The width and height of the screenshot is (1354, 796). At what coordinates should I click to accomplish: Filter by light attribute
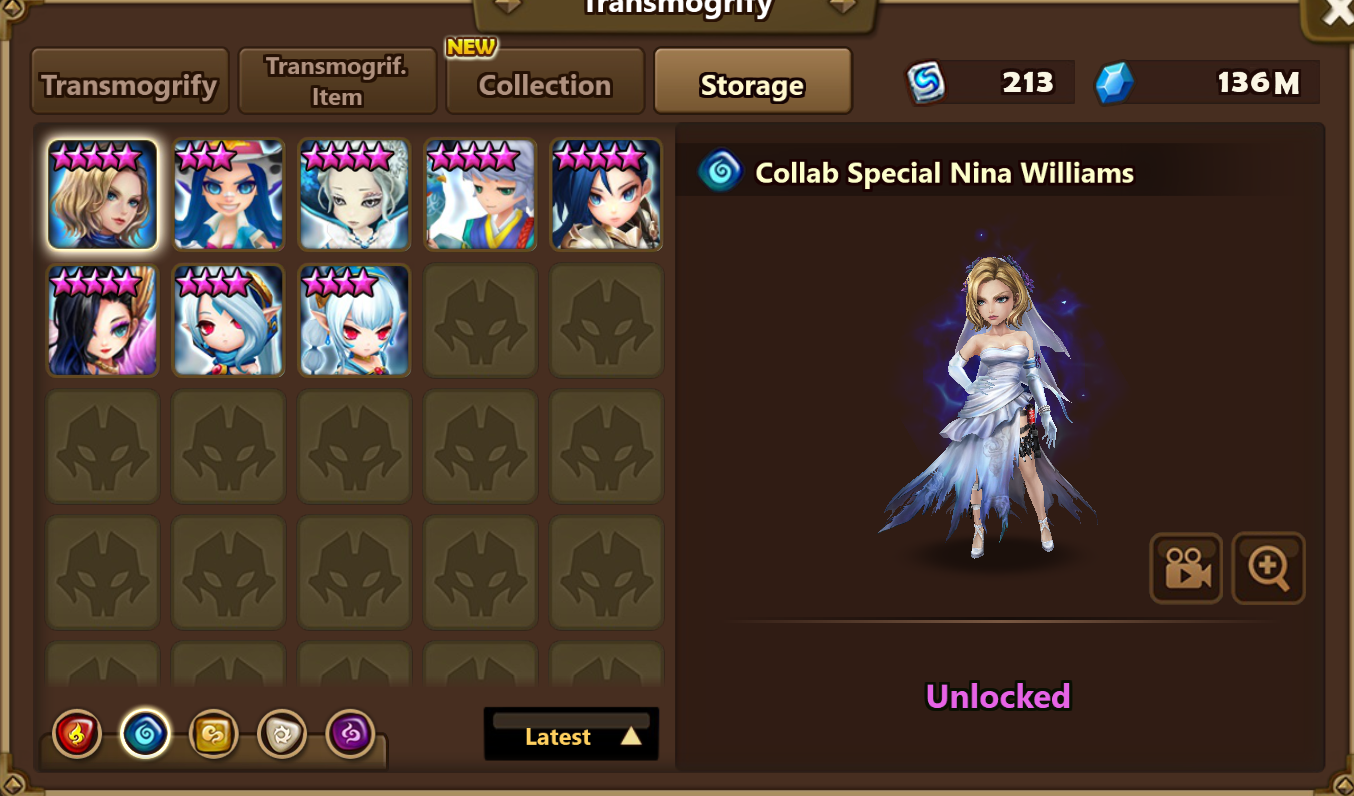pos(281,735)
